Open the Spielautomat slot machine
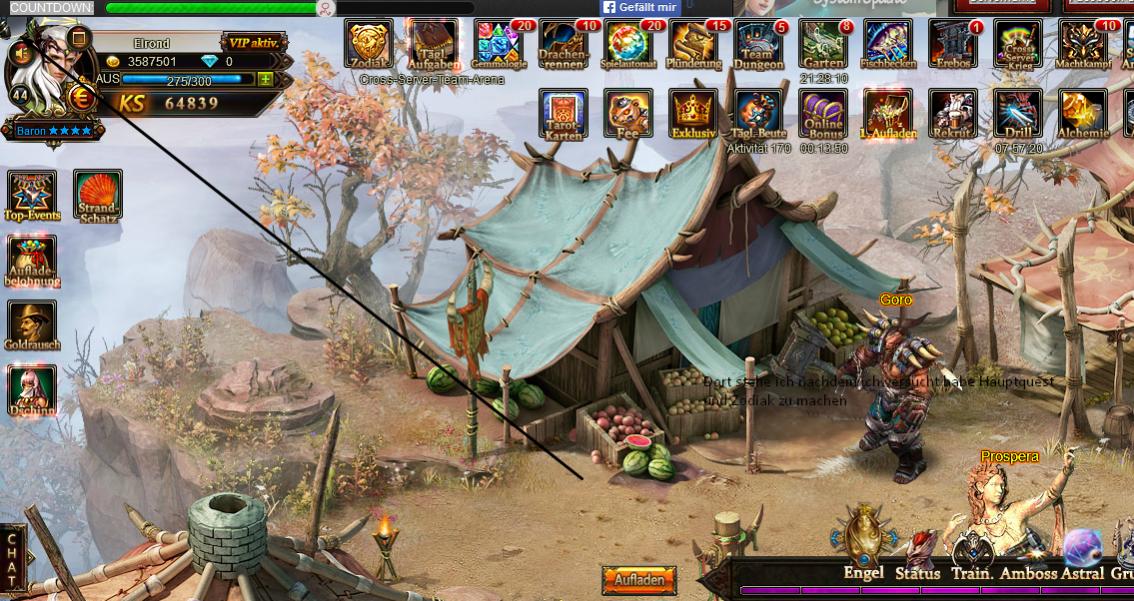 click(x=629, y=44)
